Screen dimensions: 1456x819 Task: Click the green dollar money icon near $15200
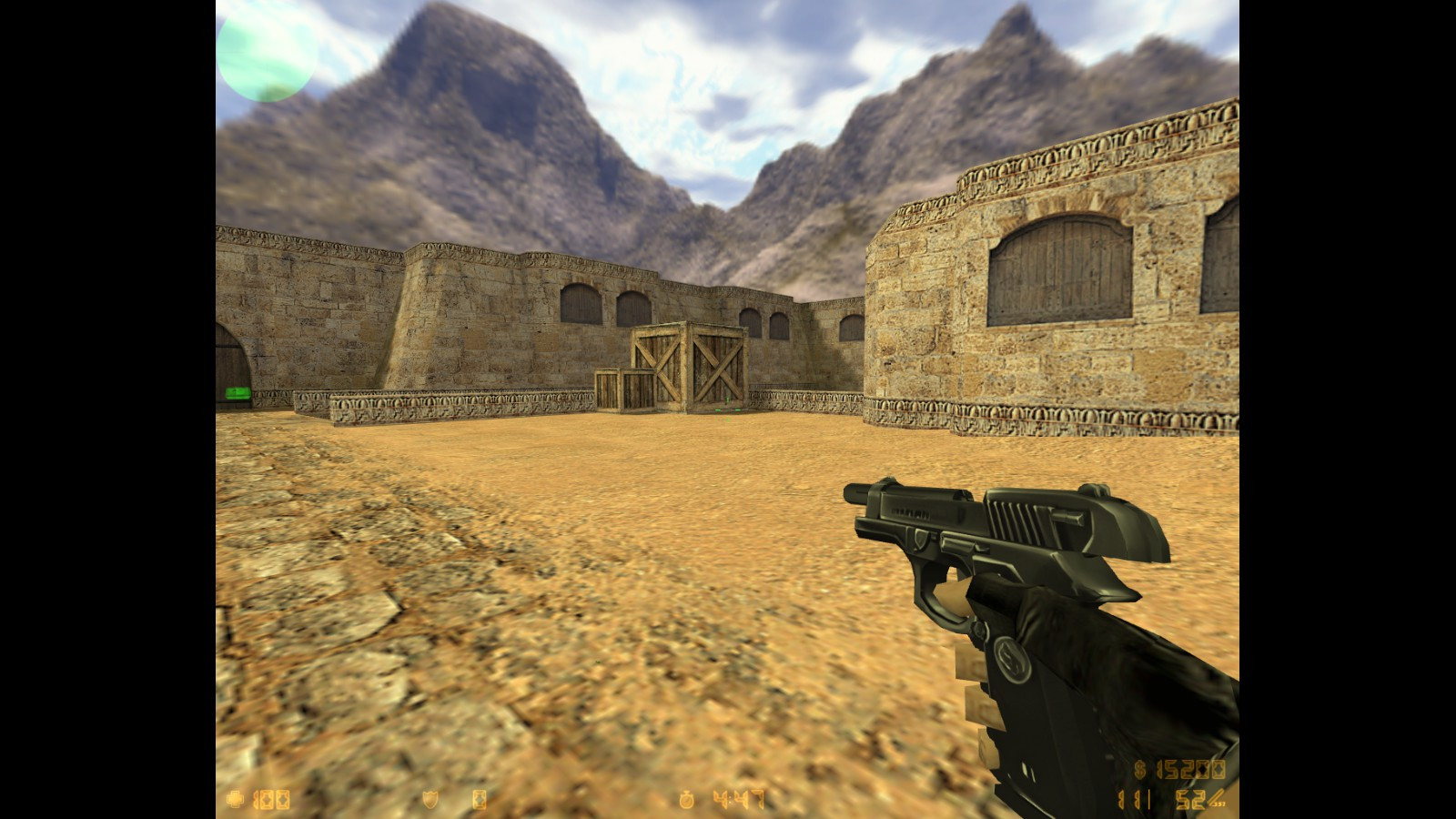(1139, 769)
